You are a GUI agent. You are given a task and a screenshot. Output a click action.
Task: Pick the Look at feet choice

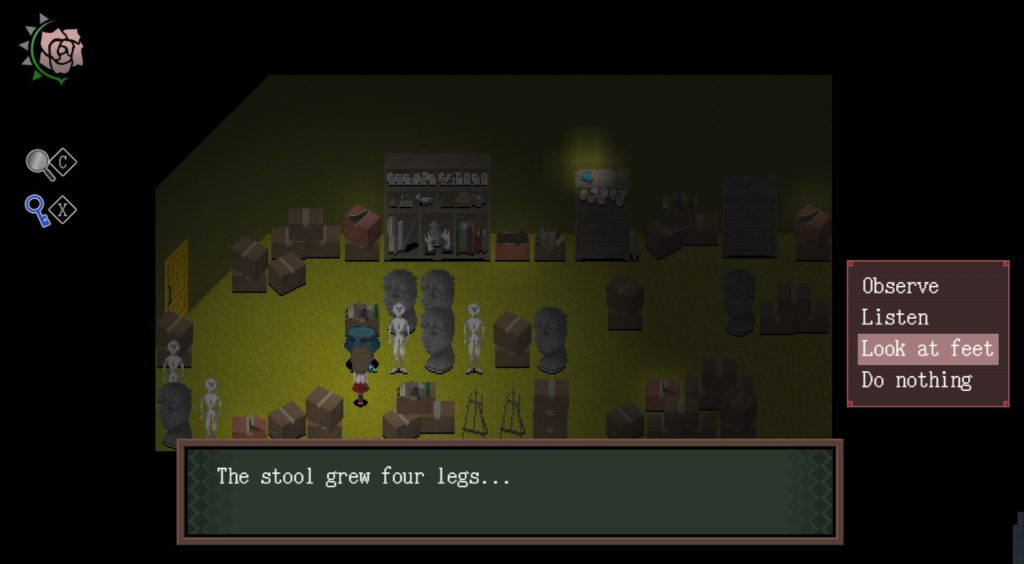tap(926, 349)
